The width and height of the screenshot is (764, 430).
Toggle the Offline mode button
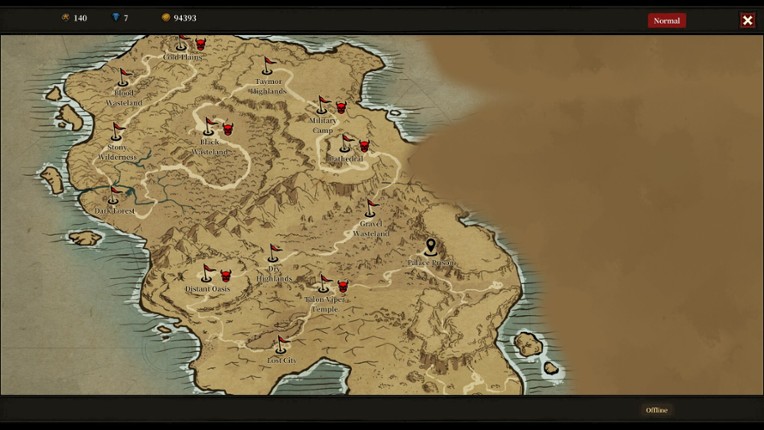click(x=656, y=410)
